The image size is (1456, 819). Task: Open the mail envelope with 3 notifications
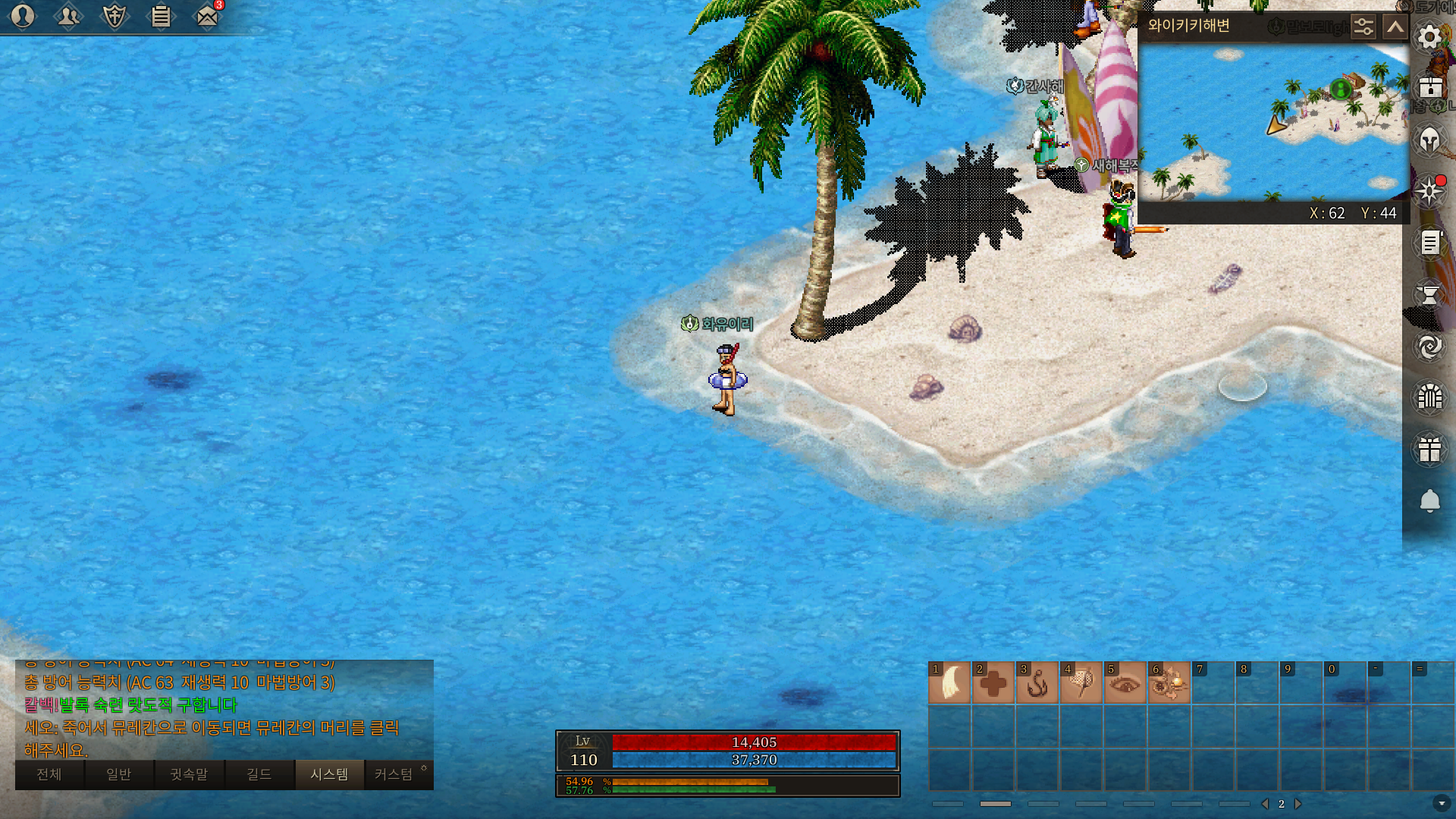207,16
